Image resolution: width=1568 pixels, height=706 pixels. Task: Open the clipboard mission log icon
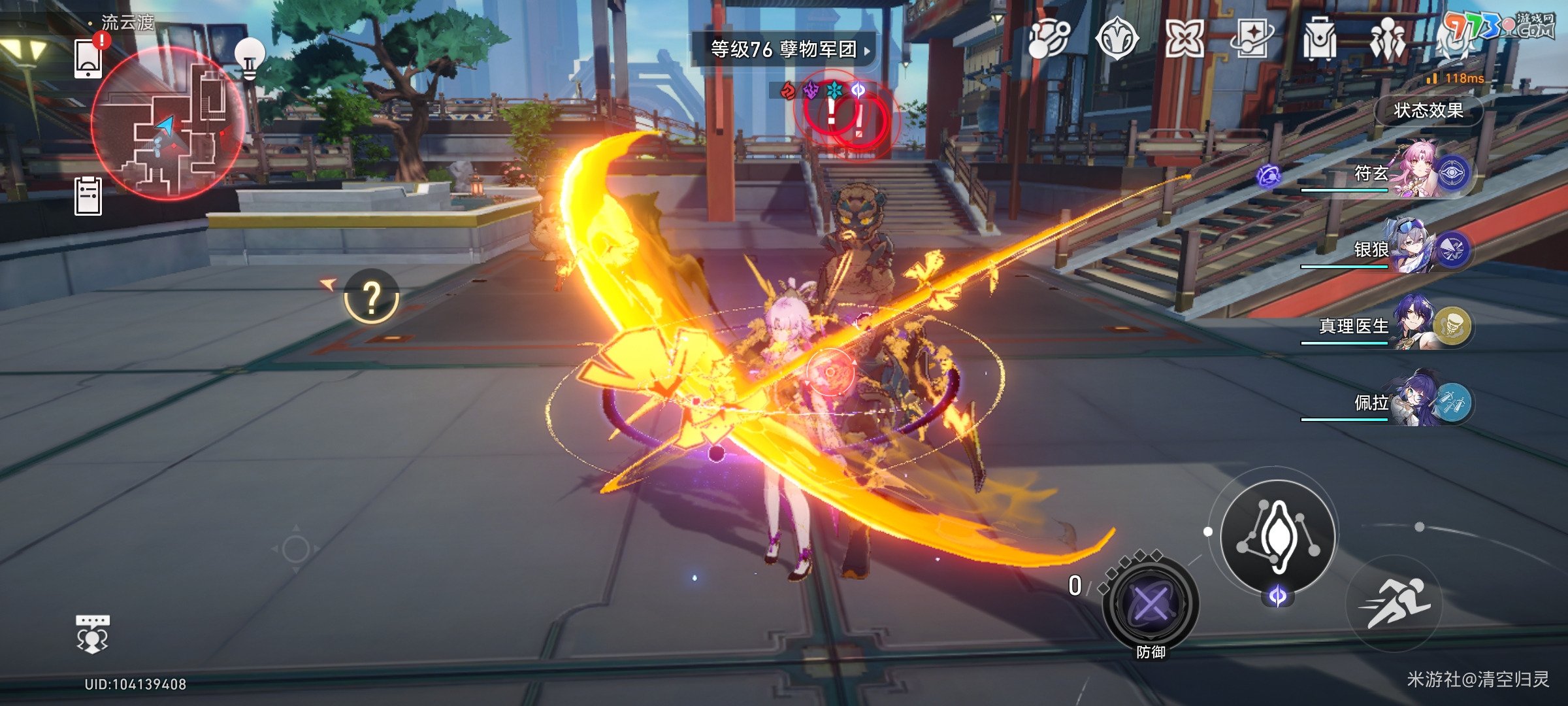(88, 195)
